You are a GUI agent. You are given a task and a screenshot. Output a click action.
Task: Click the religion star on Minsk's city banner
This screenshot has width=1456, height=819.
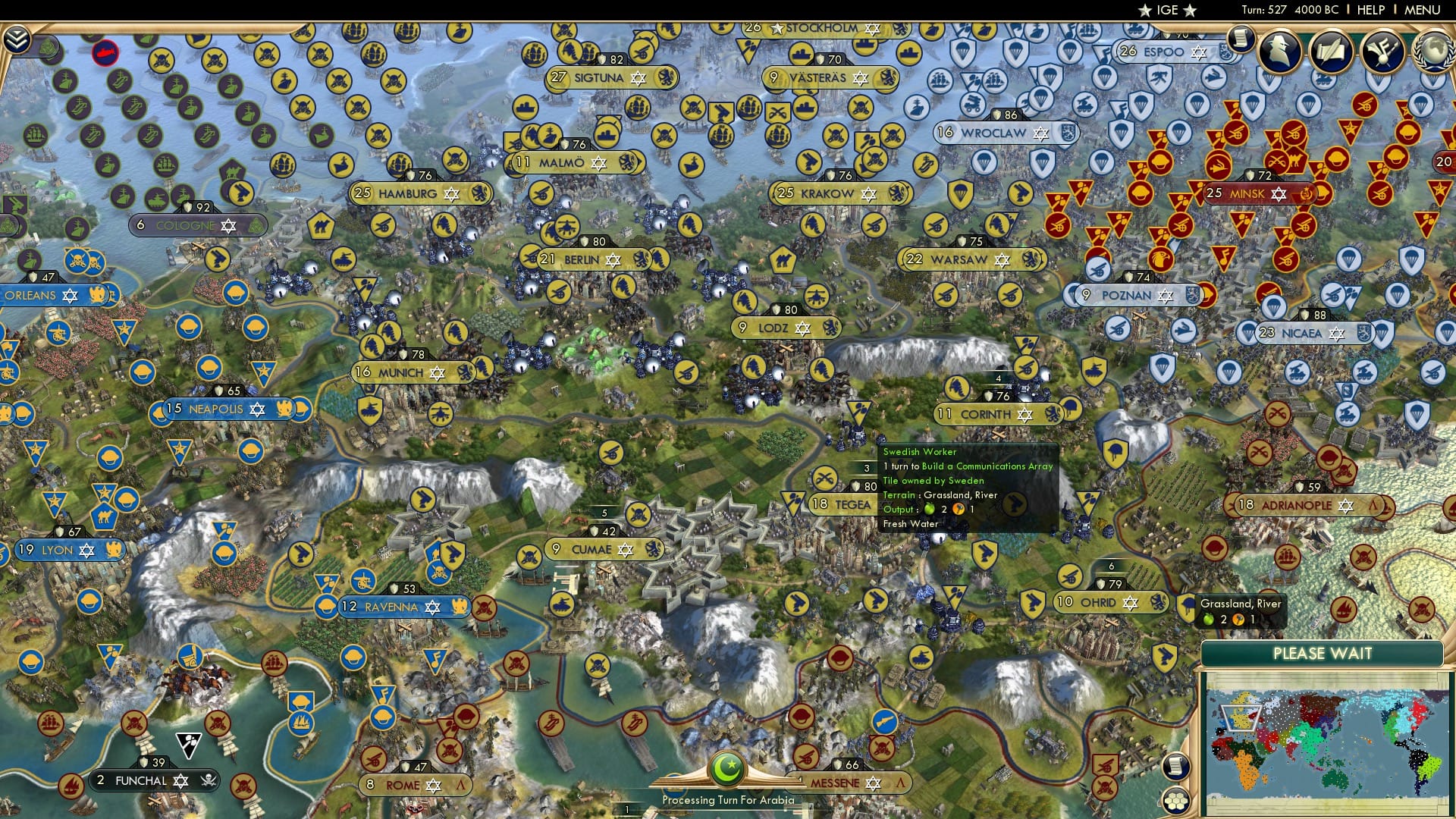(1278, 194)
